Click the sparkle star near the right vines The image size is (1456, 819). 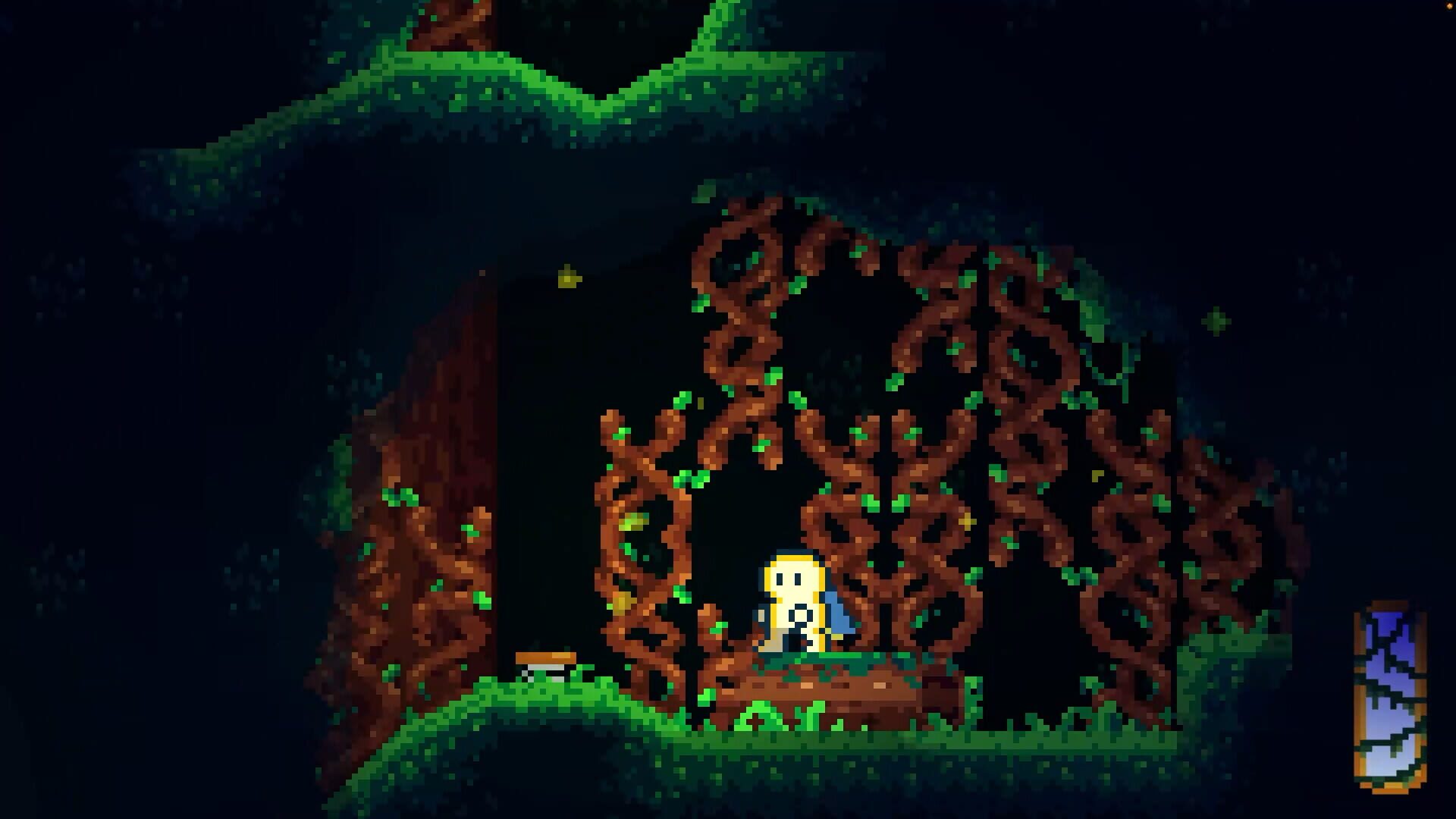coord(1217,318)
